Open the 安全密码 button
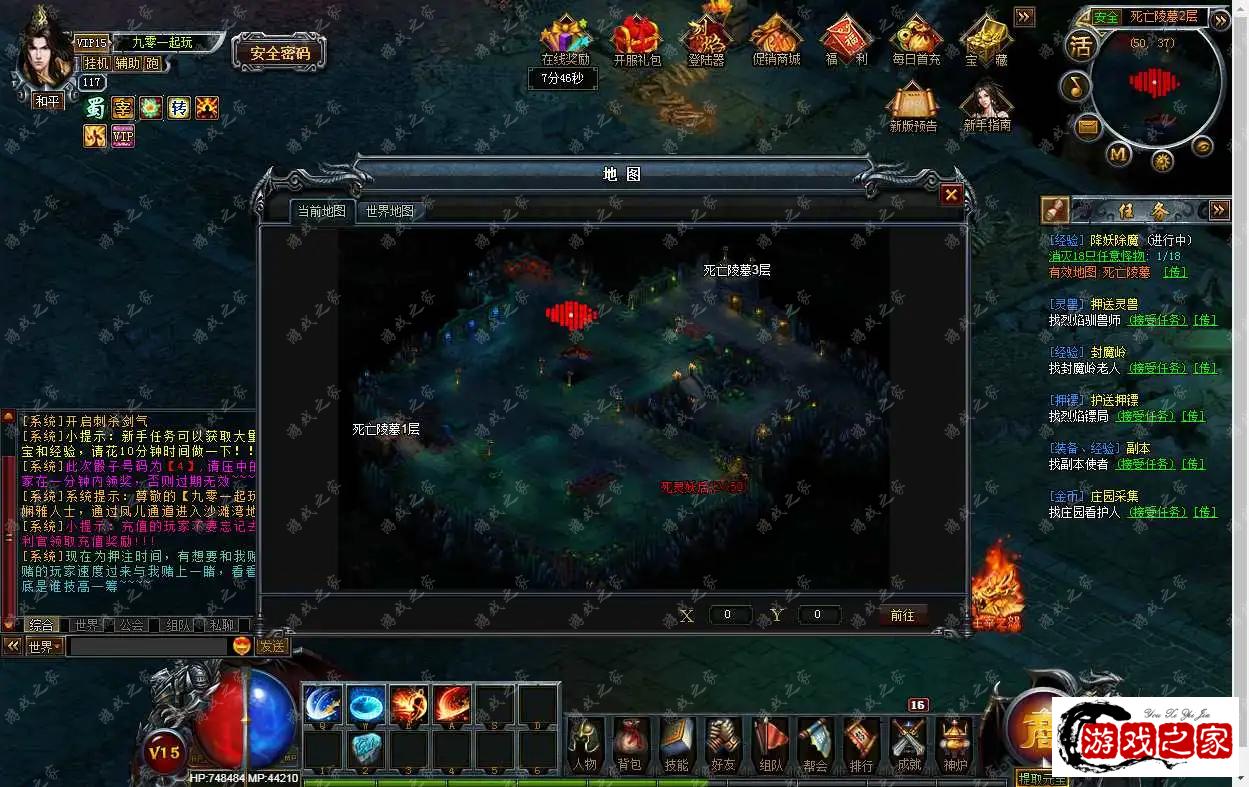This screenshot has width=1249, height=787. click(279, 53)
